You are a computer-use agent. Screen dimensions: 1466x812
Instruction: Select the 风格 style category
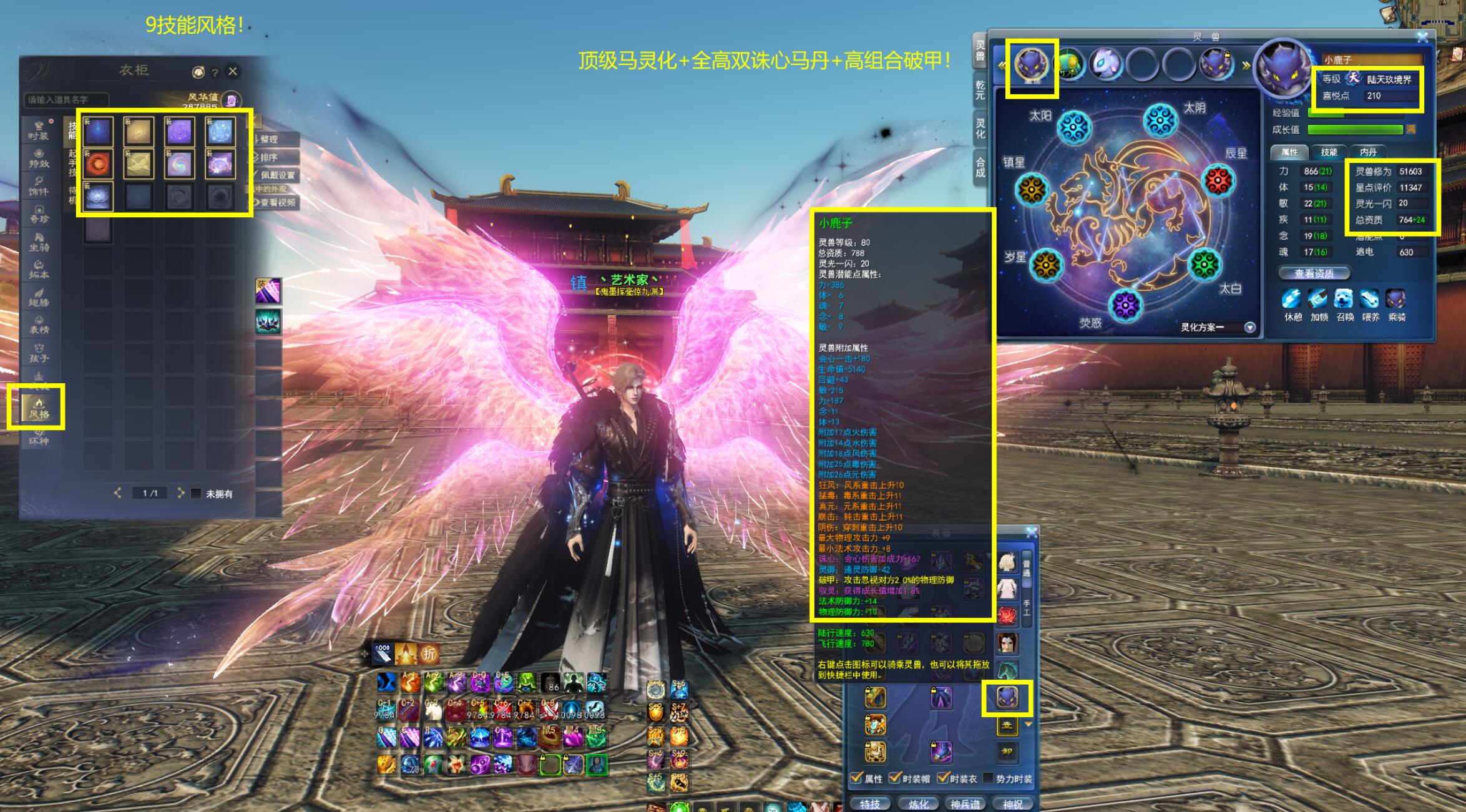click(x=38, y=408)
